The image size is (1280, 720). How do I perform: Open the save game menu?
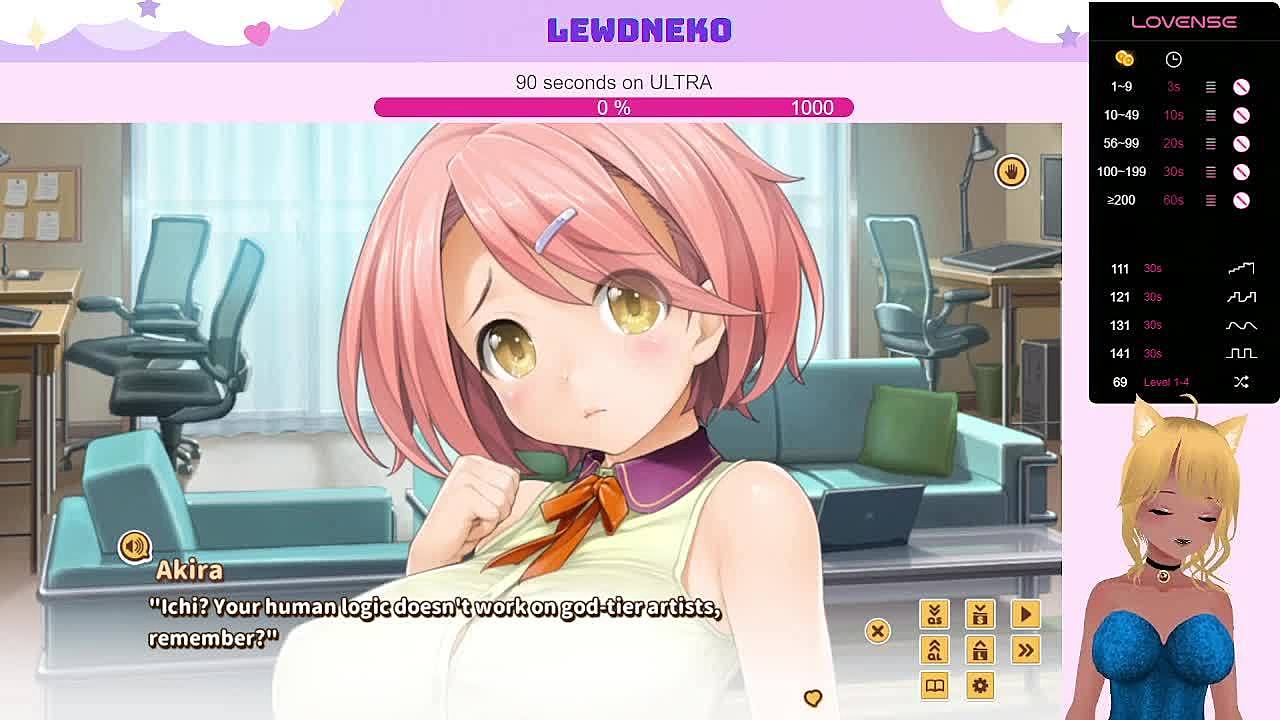tap(980, 614)
